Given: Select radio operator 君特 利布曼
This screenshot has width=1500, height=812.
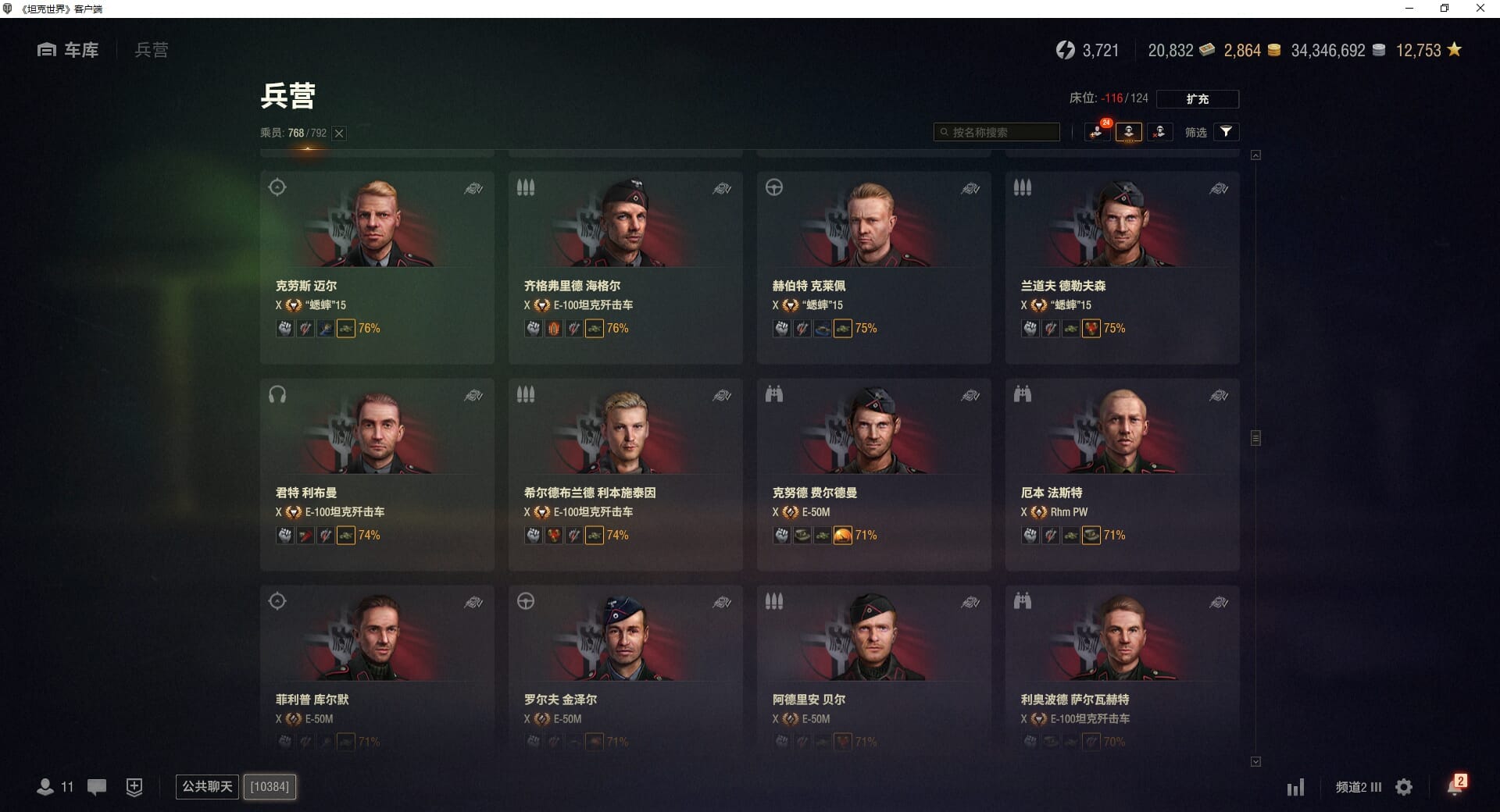Looking at the screenshot, I should pos(377,474).
